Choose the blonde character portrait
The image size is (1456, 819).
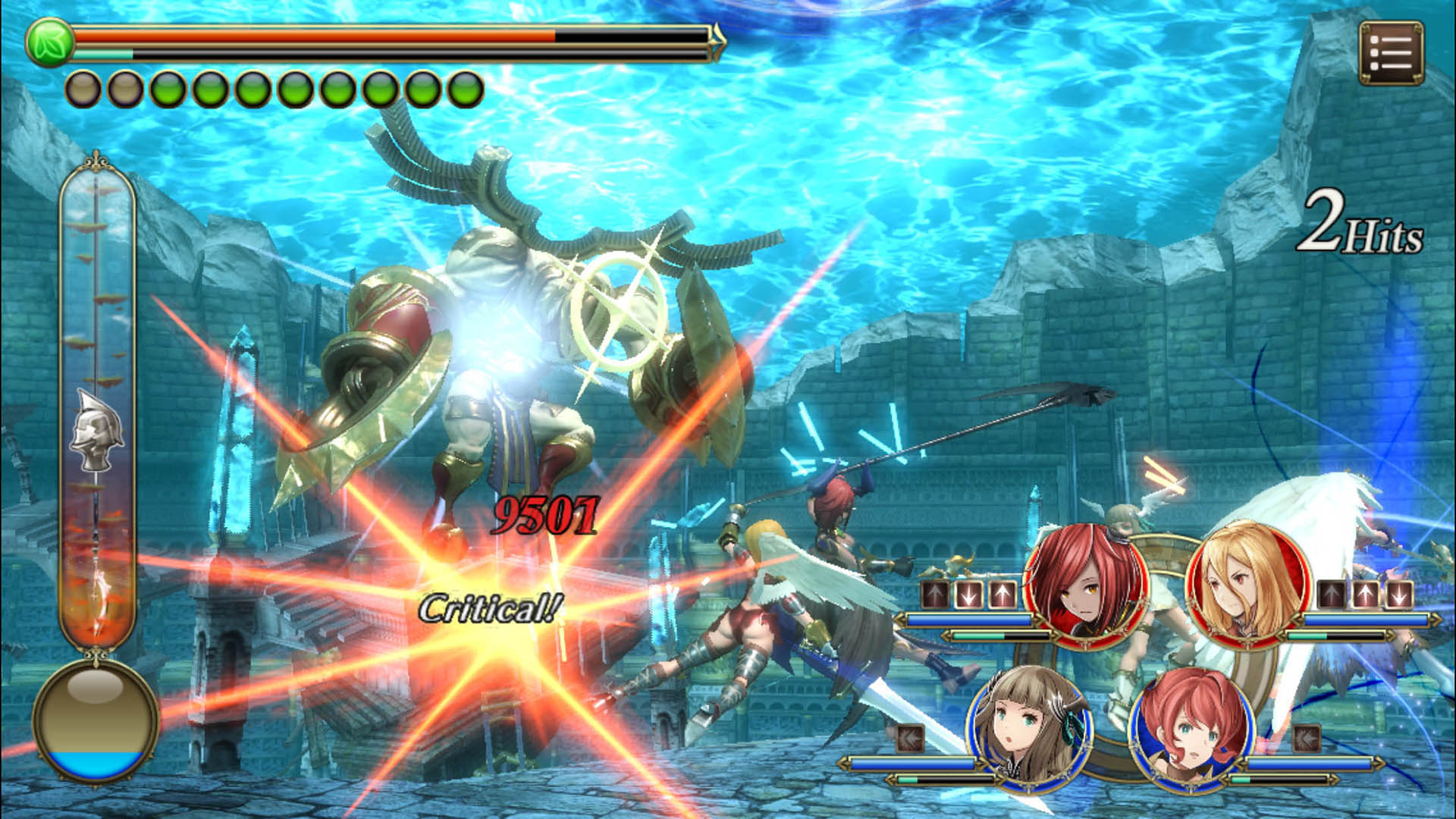(1247, 582)
